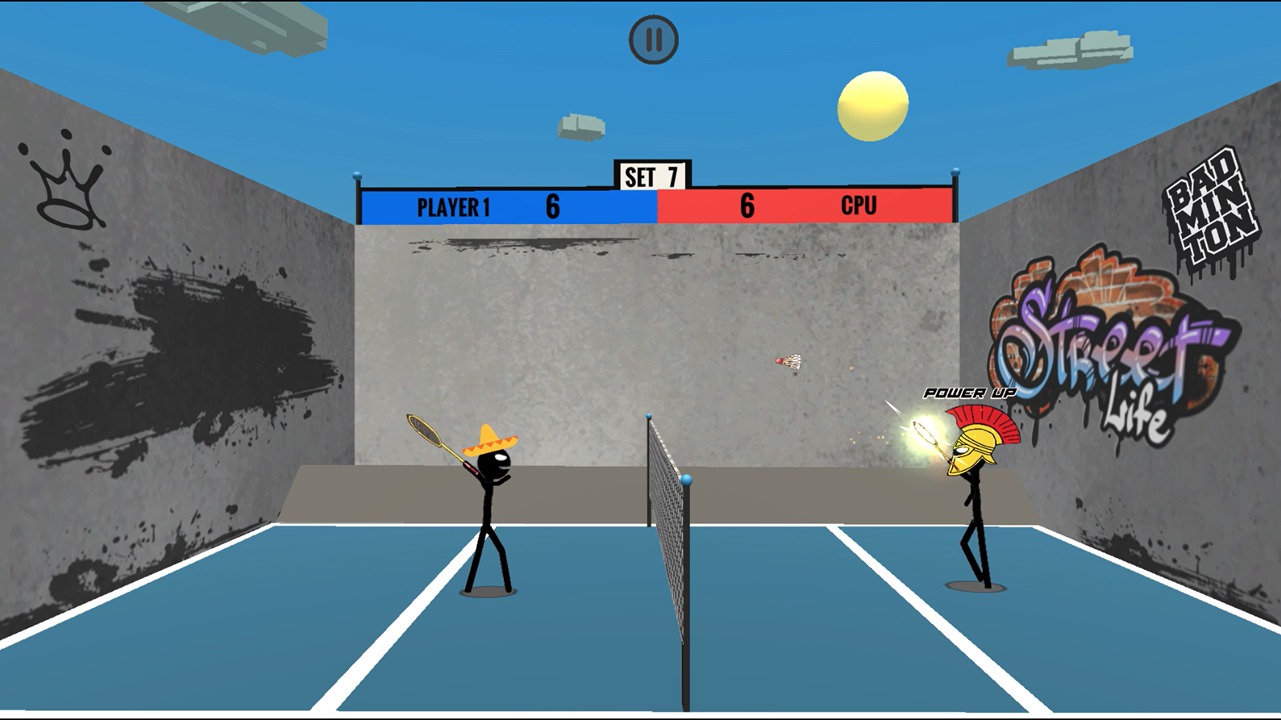Click the pause button at top center
1281x720 pixels.
click(x=654, y=39)
